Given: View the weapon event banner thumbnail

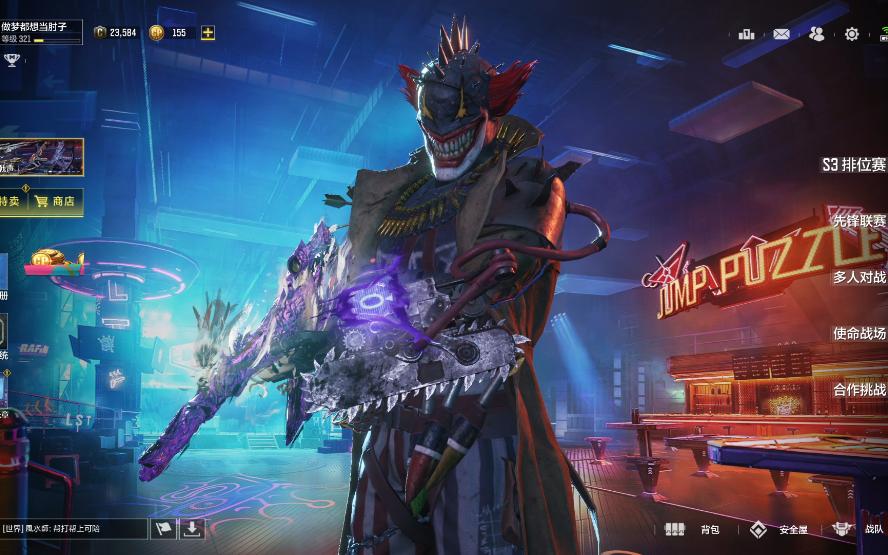Looking at the screenshot, I should [41, 157].
